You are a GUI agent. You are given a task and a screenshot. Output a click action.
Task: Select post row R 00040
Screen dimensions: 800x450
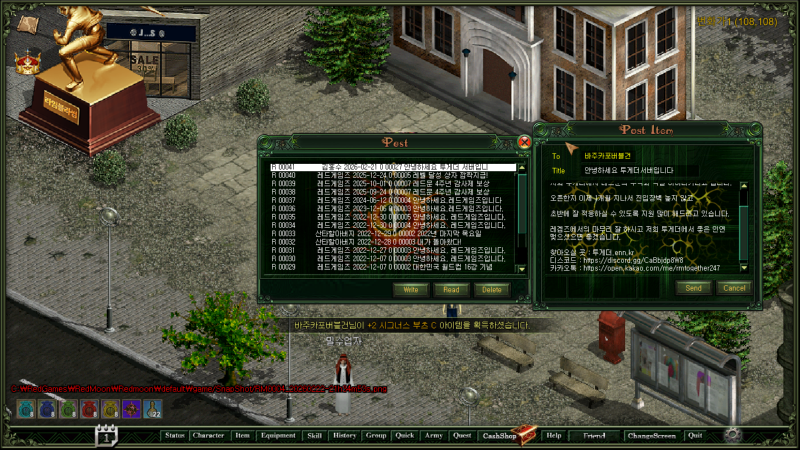(390, 174)
